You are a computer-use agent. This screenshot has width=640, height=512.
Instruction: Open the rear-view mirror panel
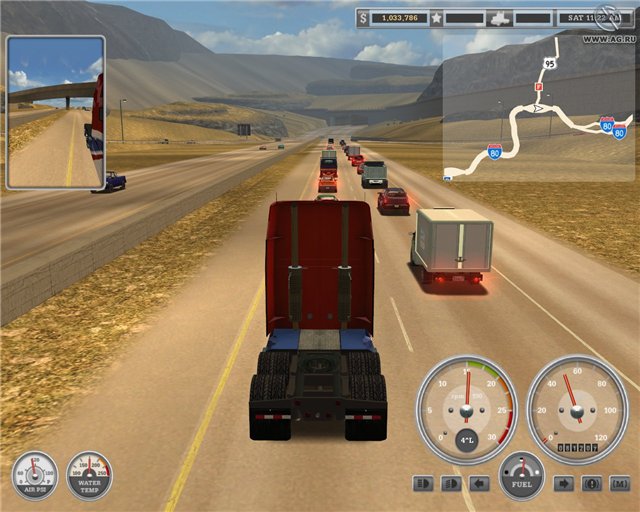(56, 113)
